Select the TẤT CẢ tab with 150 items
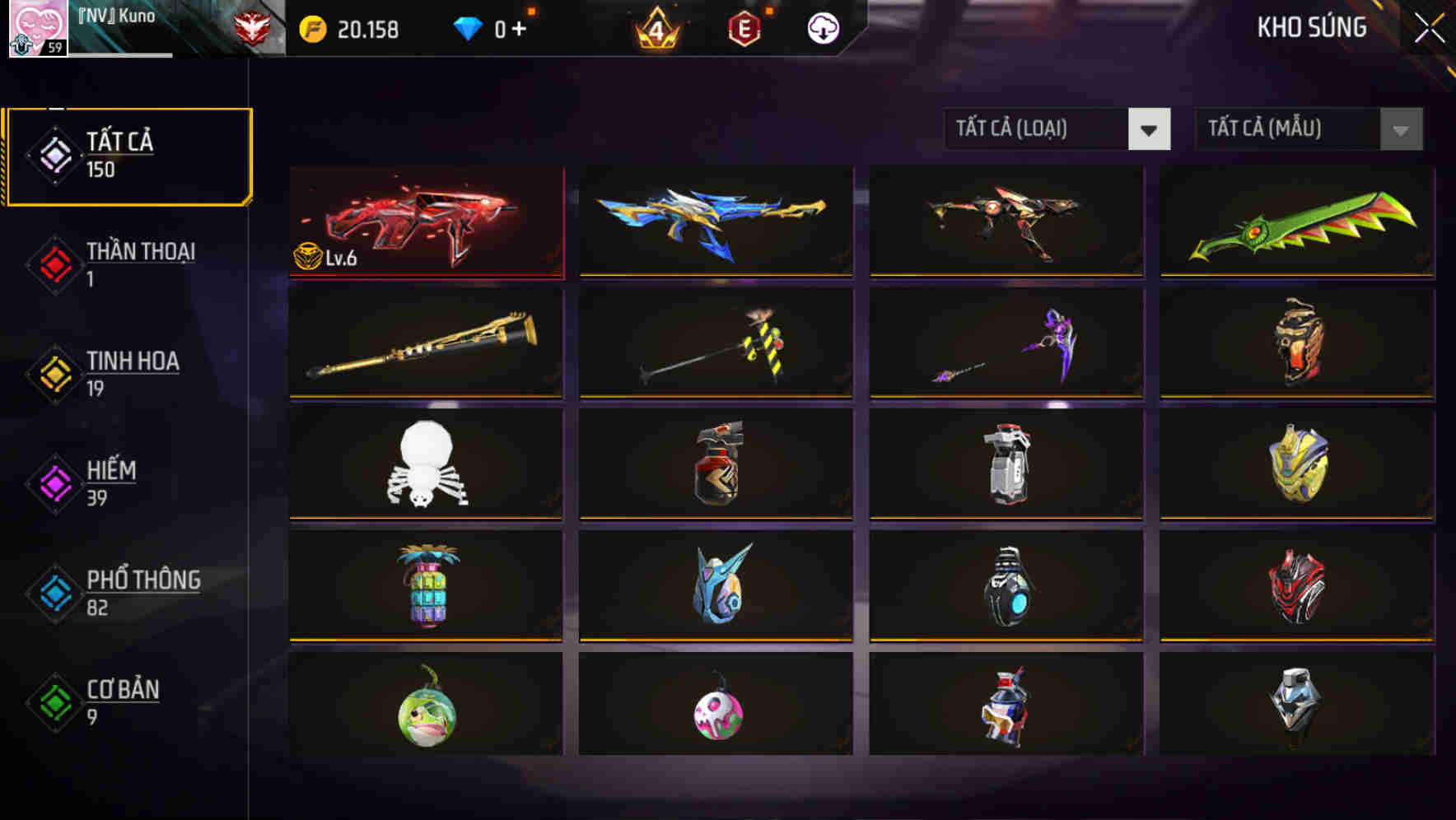The height and width of the screenshot is (820, 1456). (128, 155)
